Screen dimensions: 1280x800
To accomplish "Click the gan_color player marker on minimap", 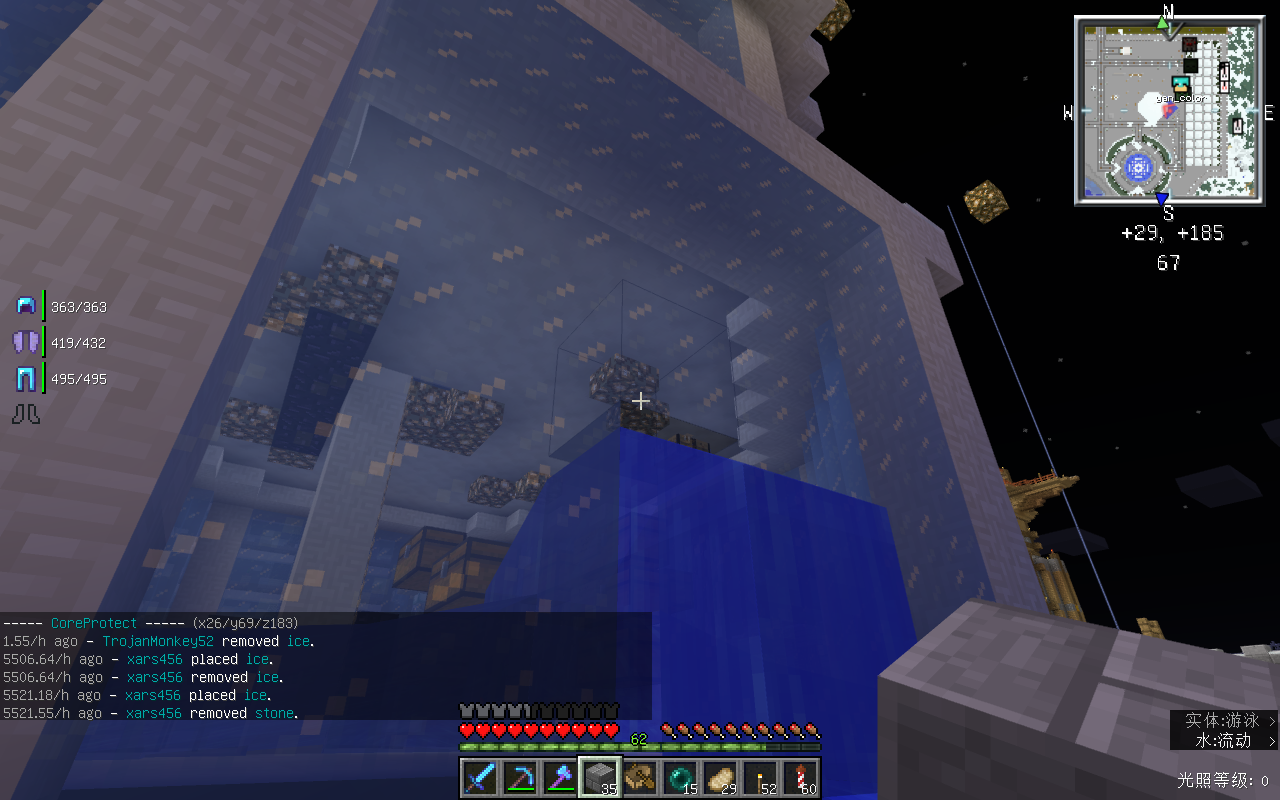I will coord(1181,86).
